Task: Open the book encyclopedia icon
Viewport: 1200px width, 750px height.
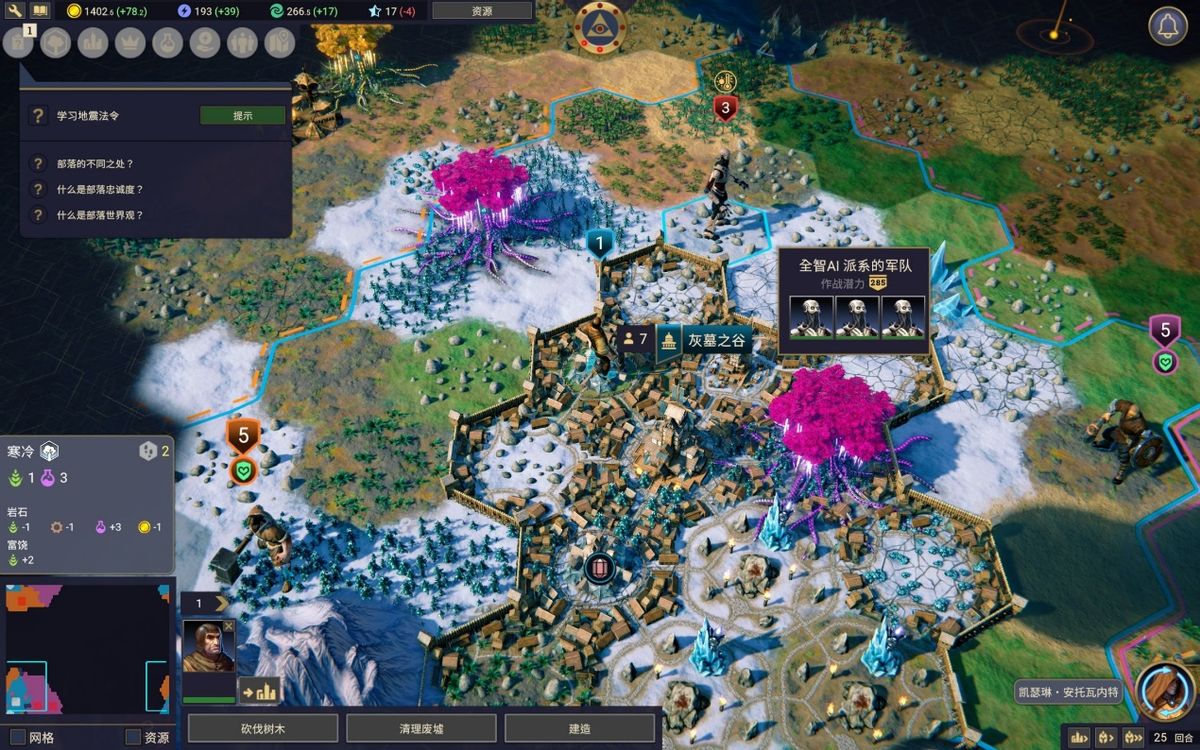Action: pyautogui.click(x=40, y=11)
